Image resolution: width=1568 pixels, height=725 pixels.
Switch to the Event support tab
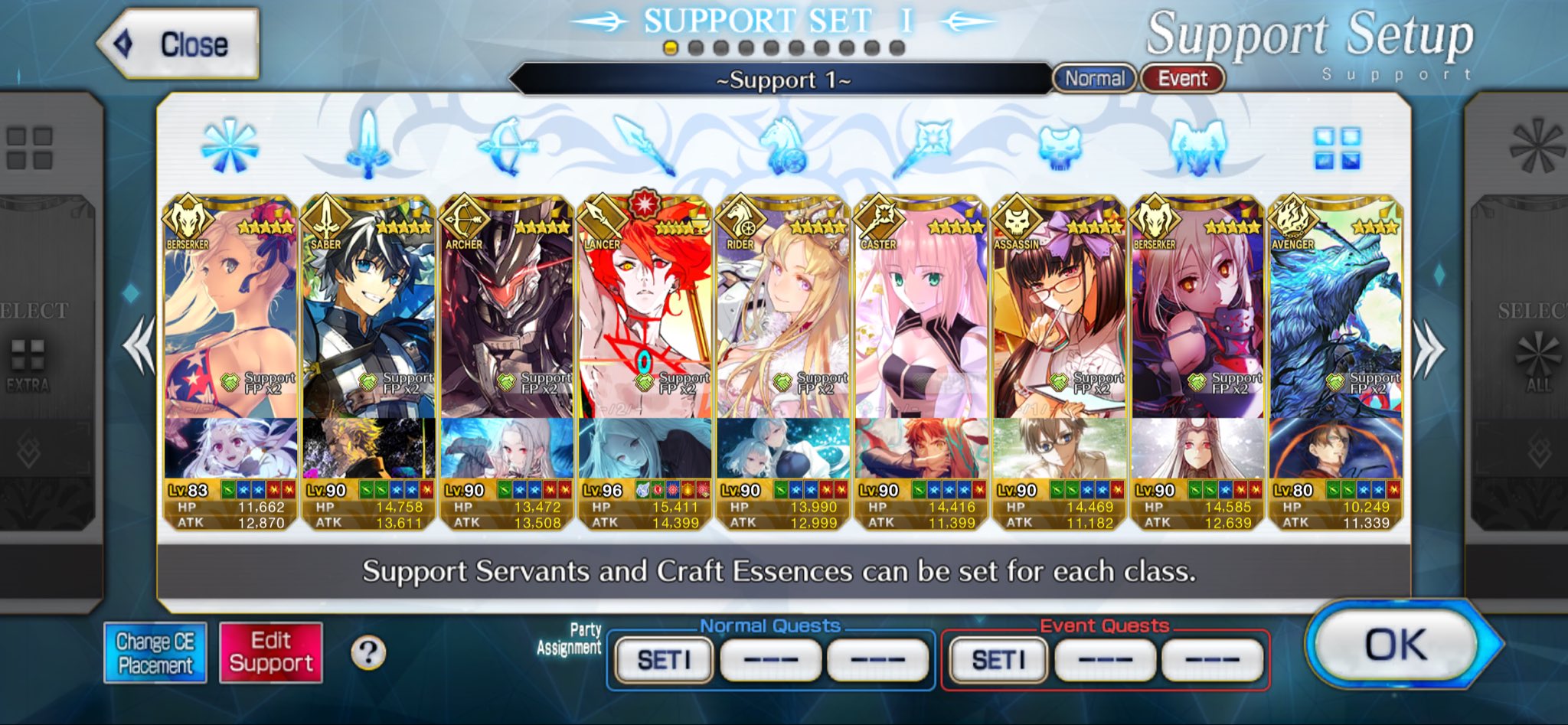pos(1182,79)
